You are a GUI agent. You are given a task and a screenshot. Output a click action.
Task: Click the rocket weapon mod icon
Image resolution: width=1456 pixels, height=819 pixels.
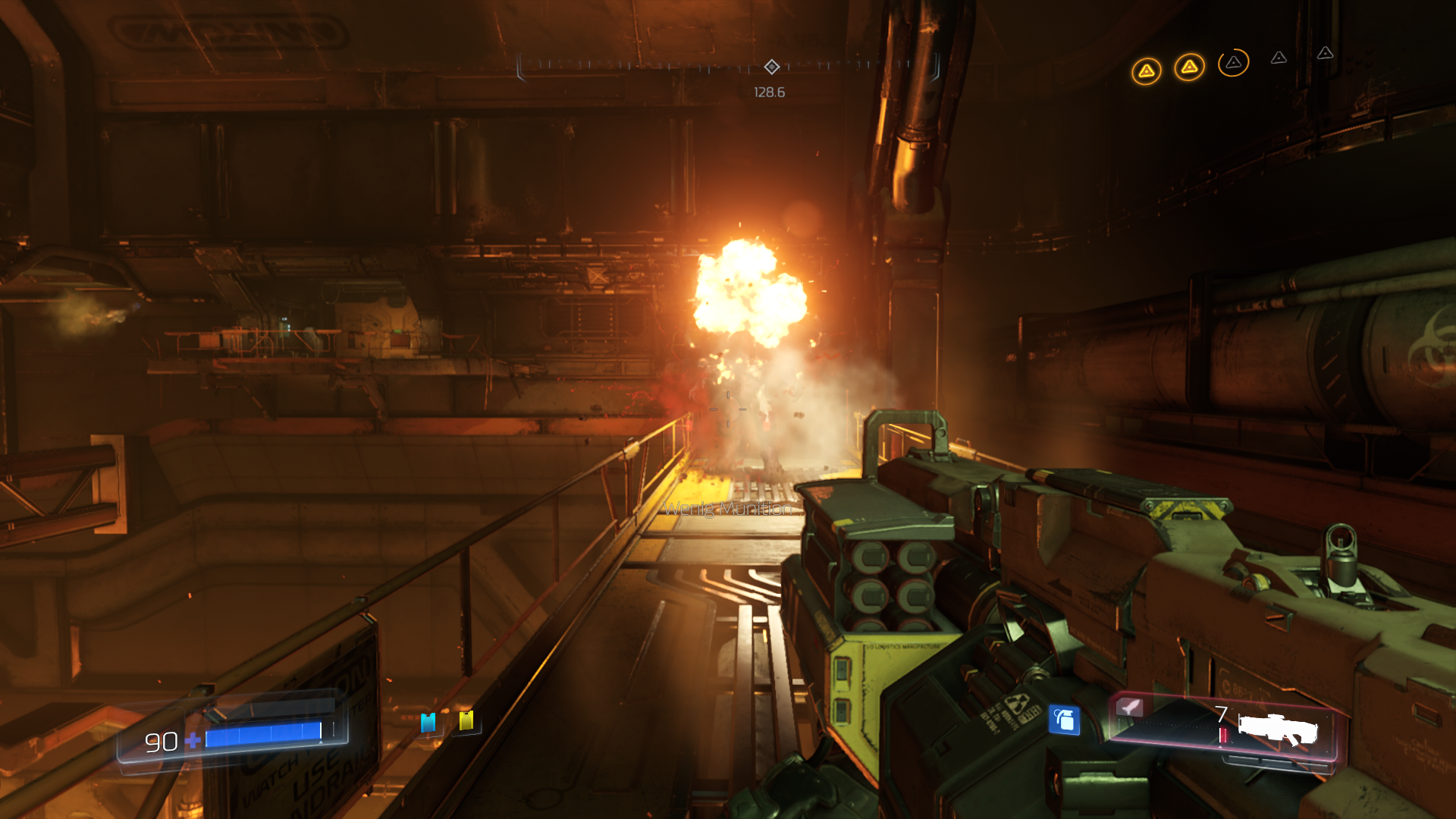[1130, 708]
